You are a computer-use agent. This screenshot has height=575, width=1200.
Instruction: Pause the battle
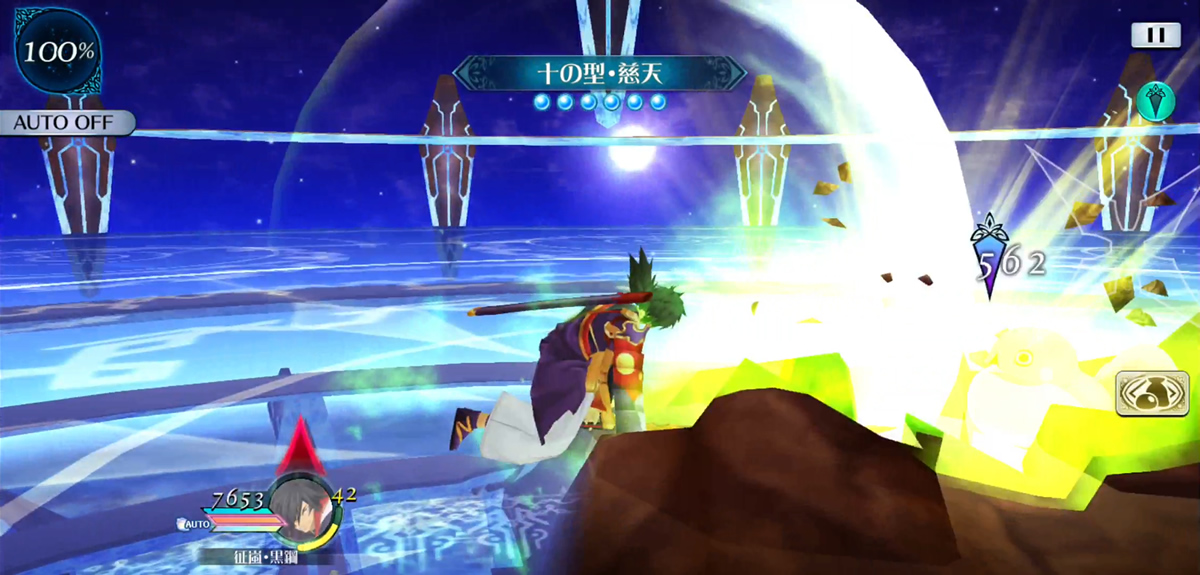pos(1155,35)
